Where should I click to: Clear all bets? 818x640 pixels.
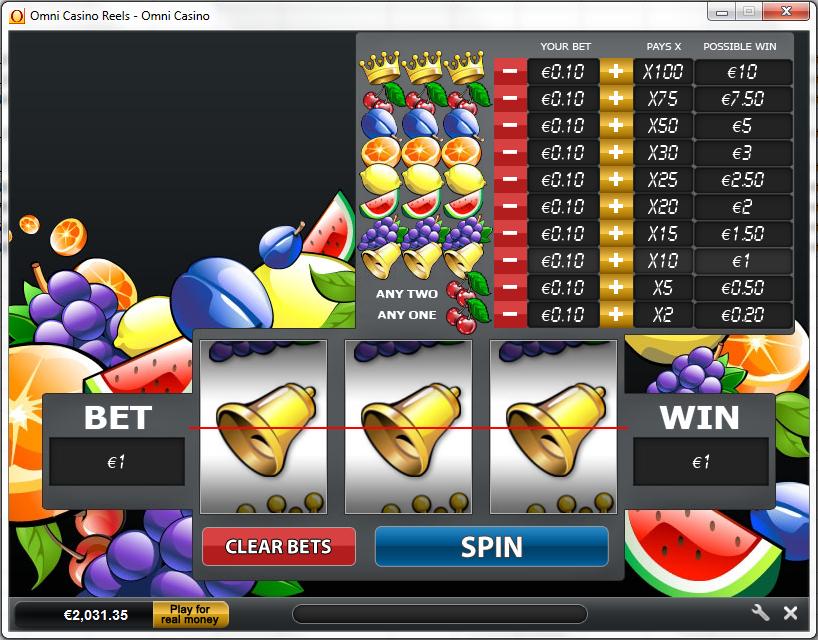[x=279, y=546]
